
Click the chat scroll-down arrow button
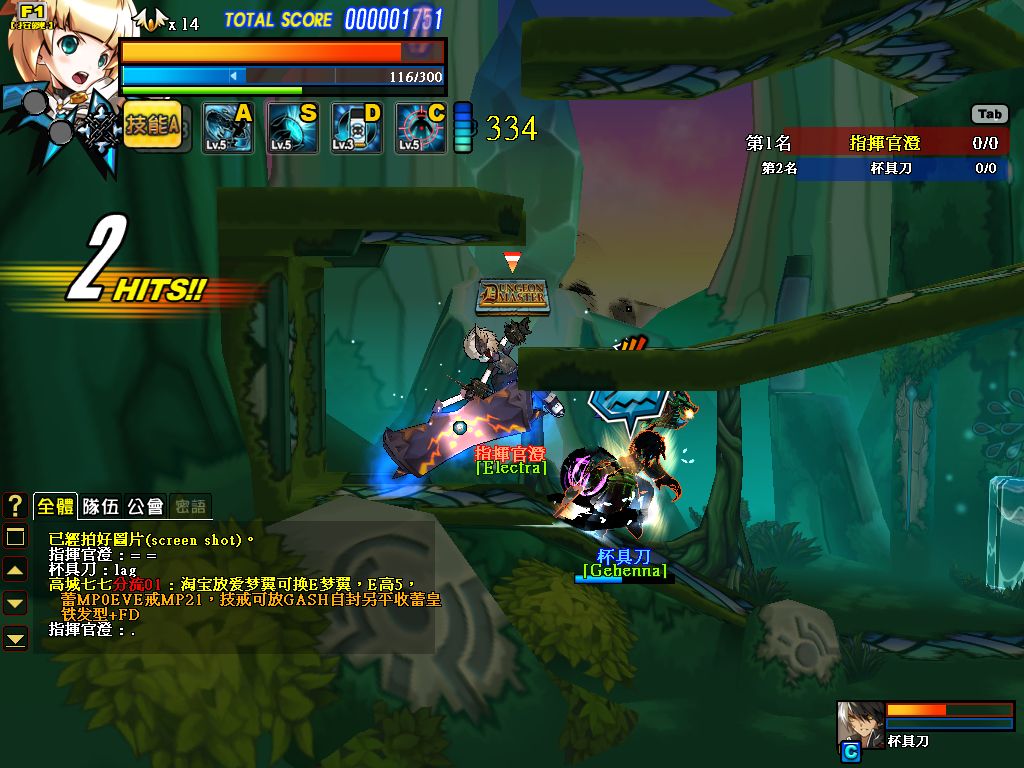click(15, 603)
